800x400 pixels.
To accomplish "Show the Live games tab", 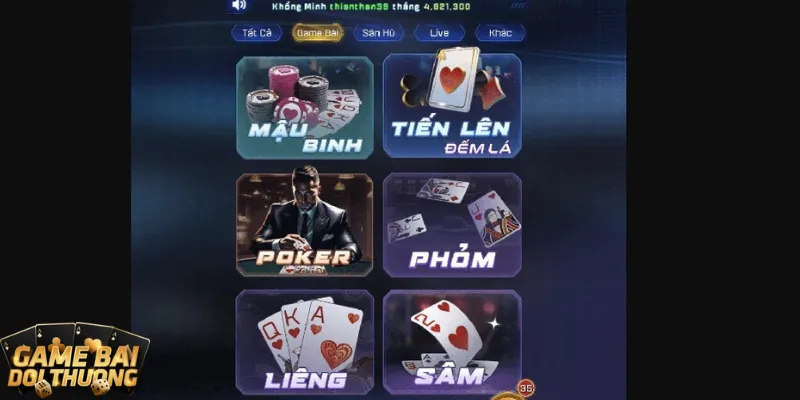I will [439, 33].
